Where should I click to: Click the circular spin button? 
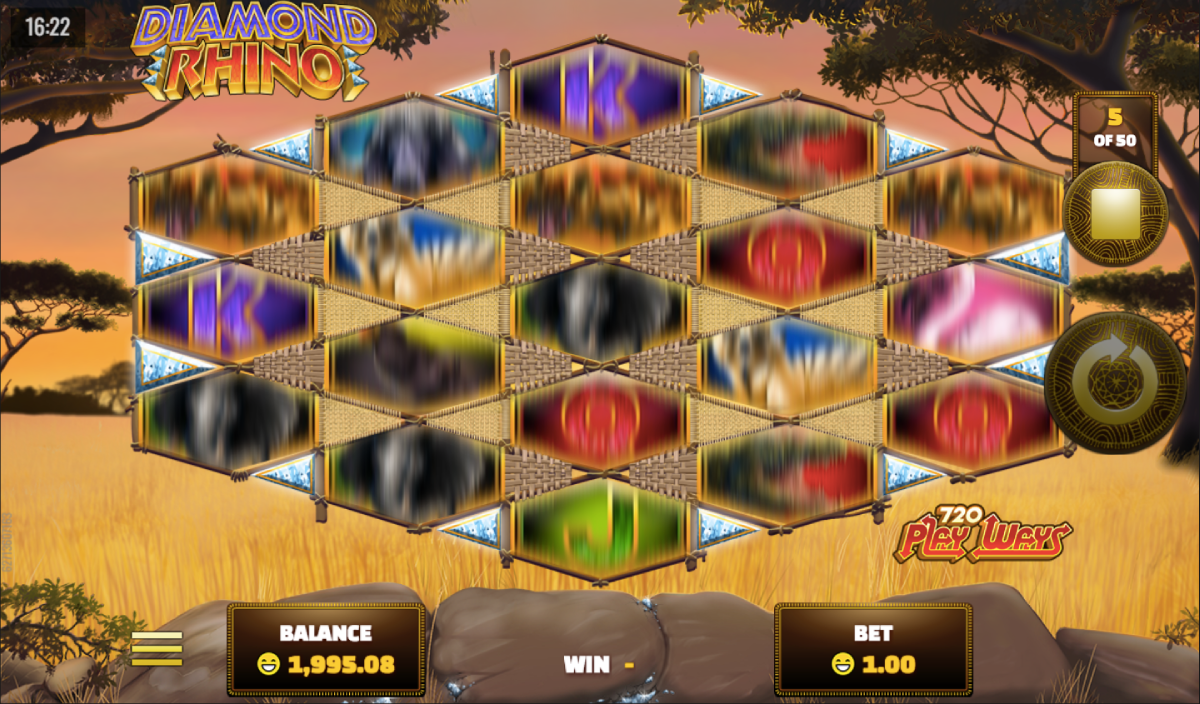click(1115, 383)
